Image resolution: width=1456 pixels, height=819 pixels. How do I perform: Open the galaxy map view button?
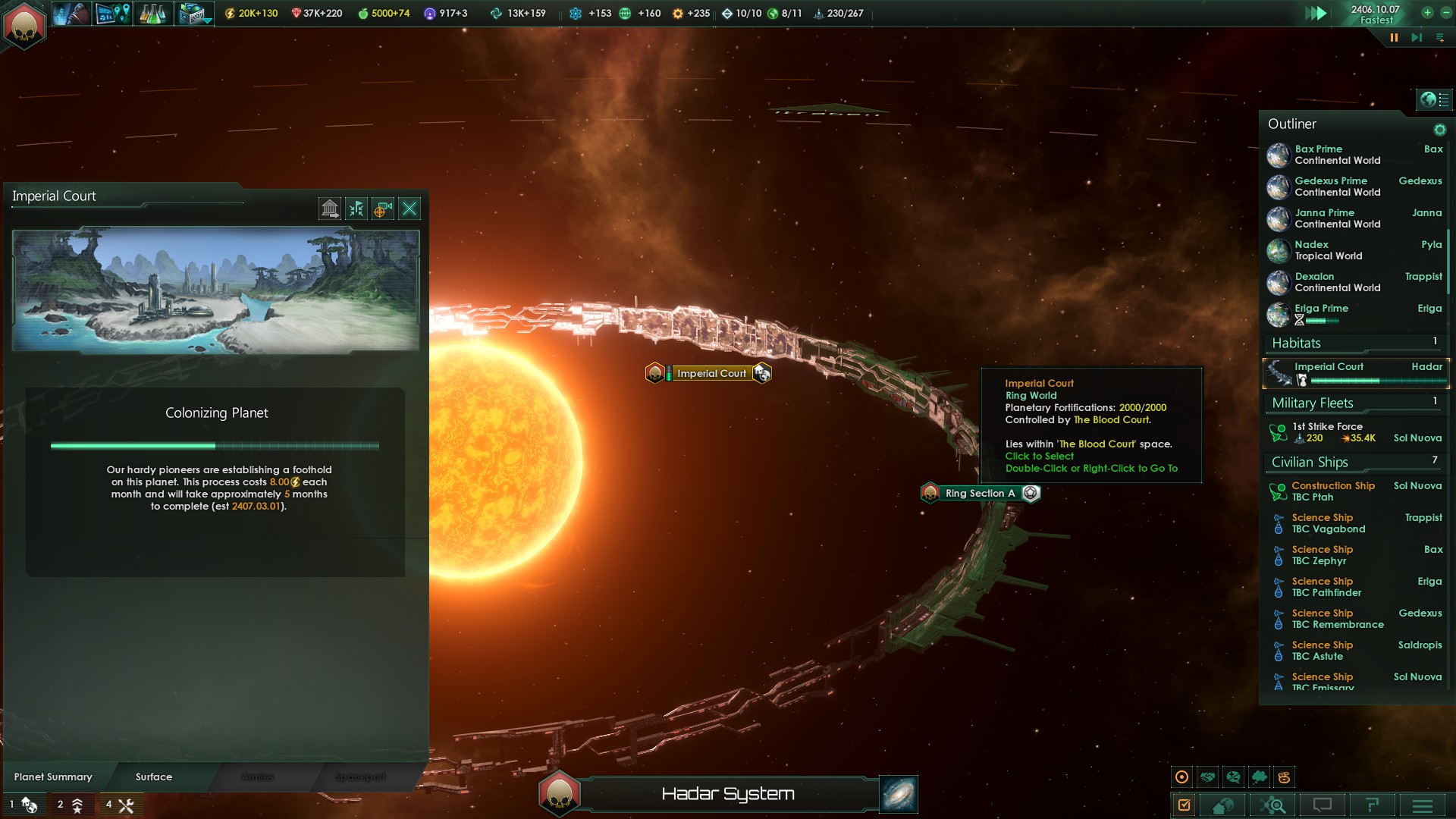coord(899,794)
